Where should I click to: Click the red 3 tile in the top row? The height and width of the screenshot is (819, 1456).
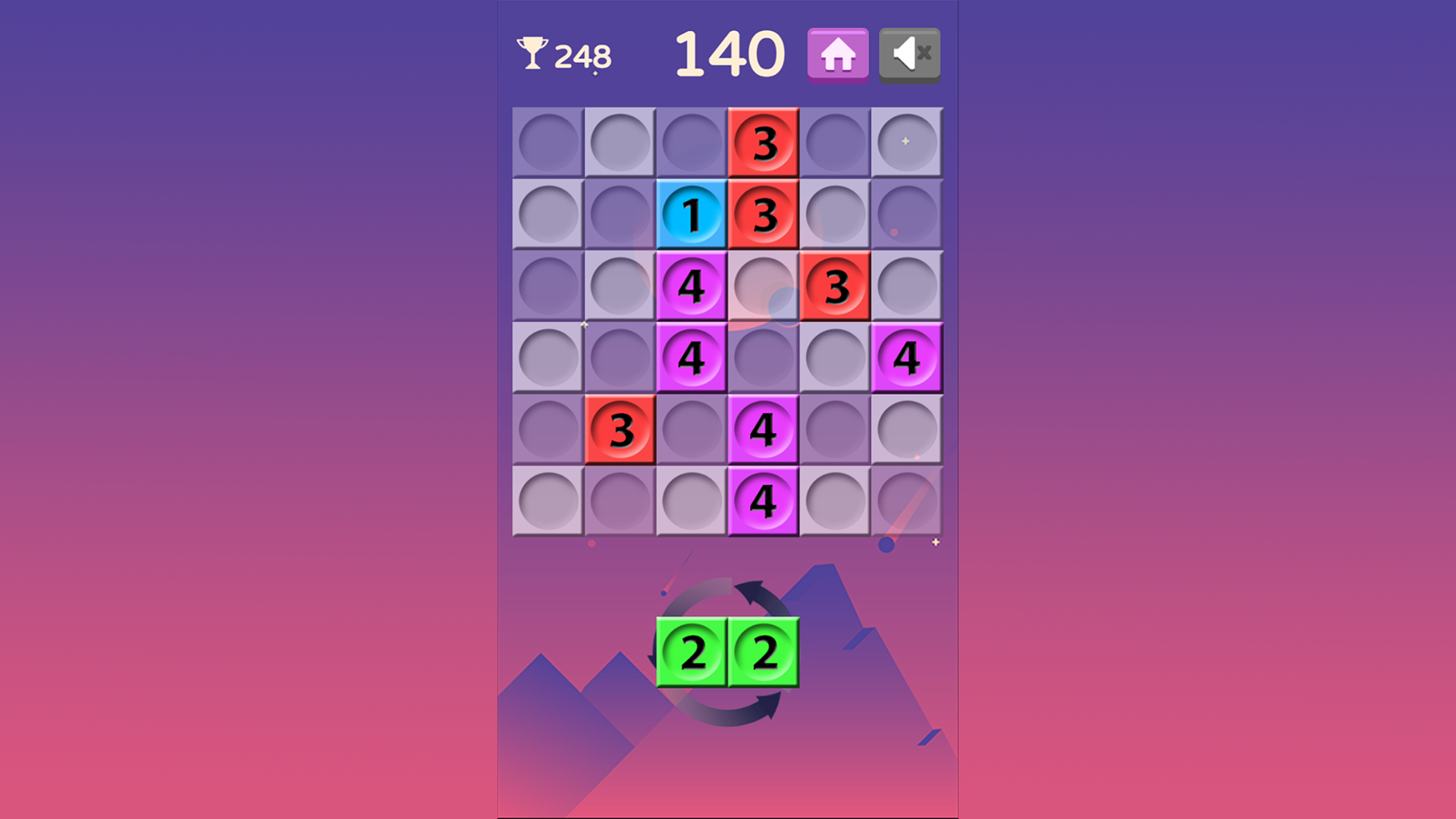(764, 143)
